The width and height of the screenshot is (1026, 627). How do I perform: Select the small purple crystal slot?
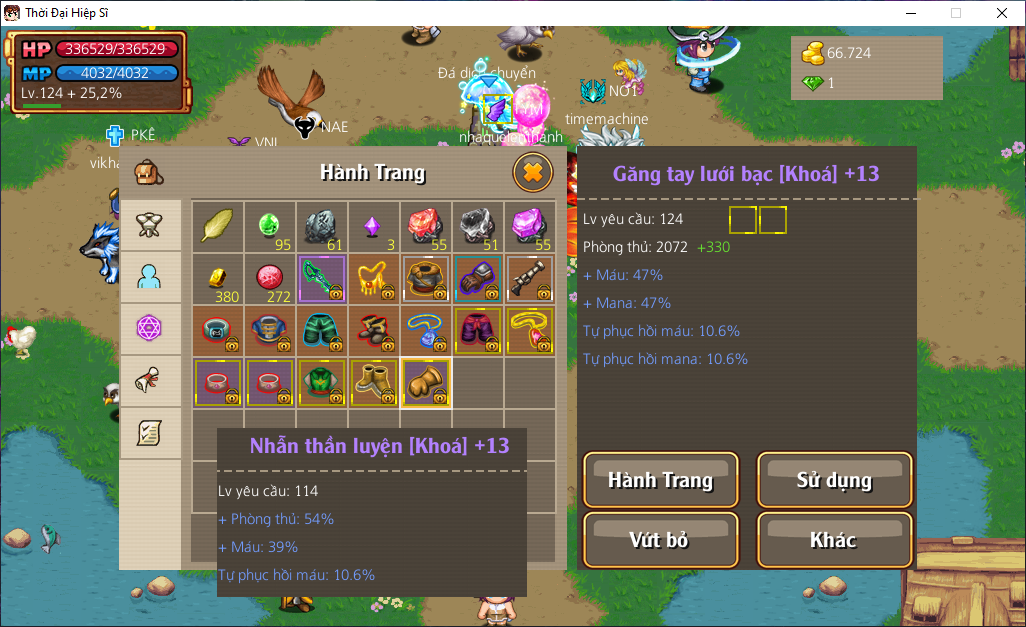tap(373, 227)
